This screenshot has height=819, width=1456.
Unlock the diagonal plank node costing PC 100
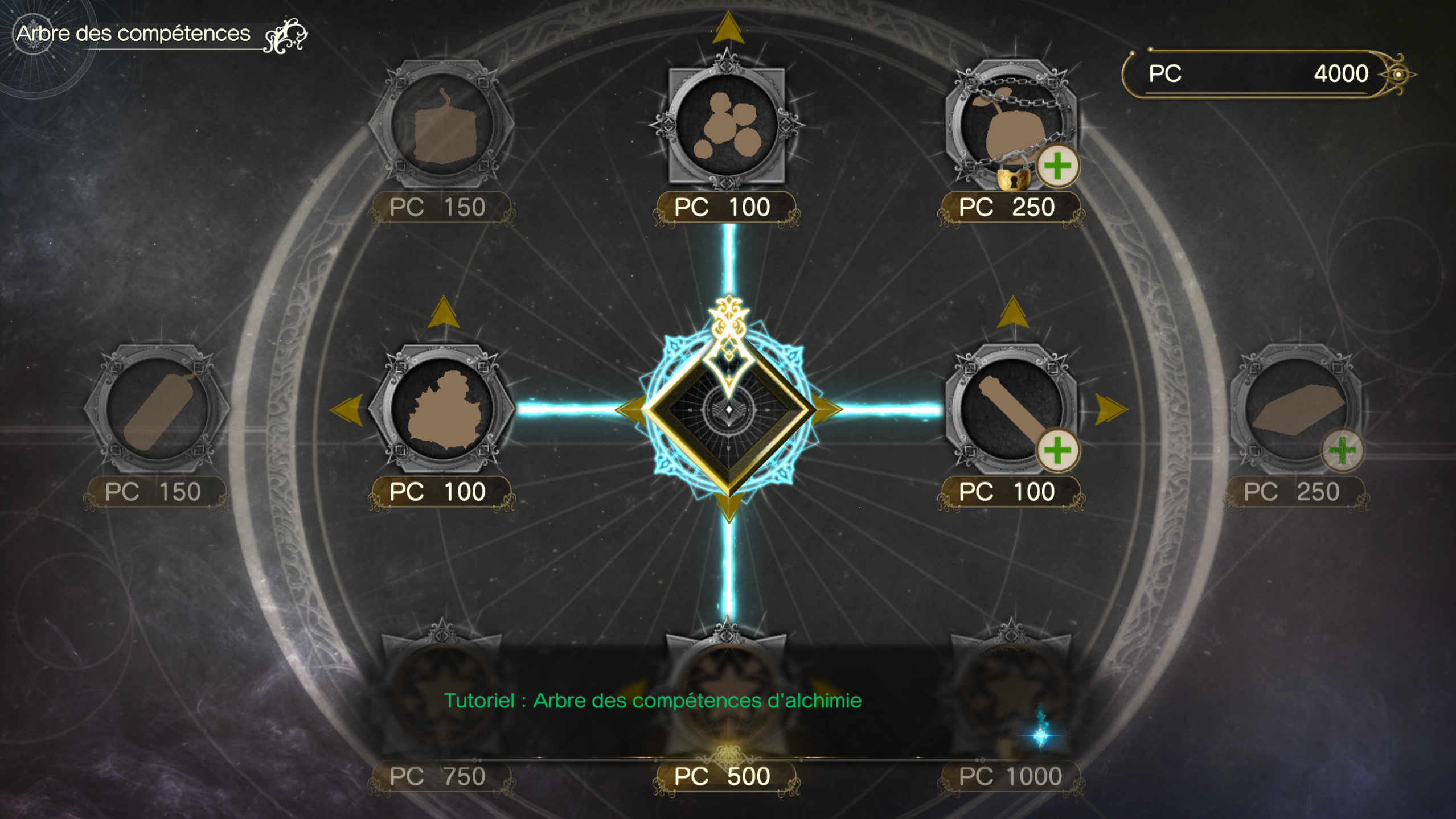[x=1011, y=409]
